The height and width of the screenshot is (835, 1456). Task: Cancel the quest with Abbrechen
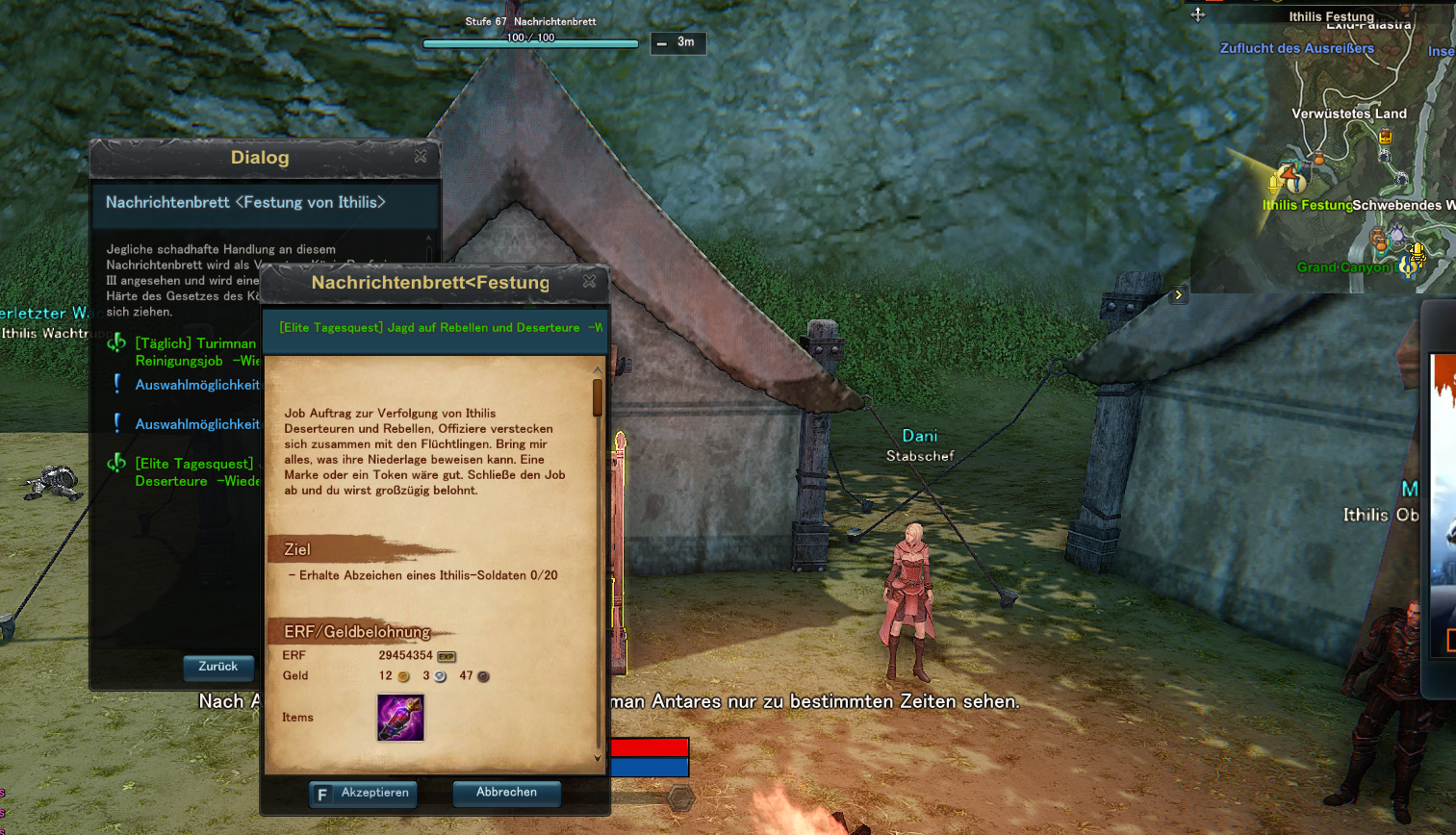(506, 793)
